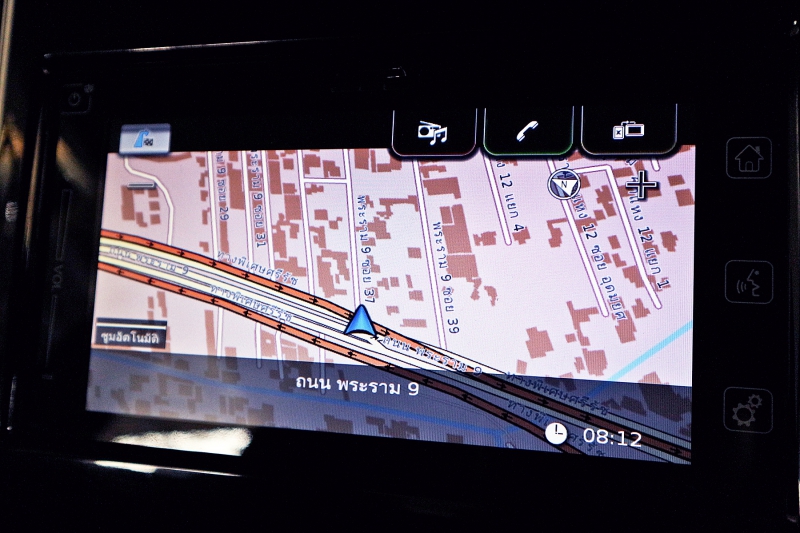Open the music media tab
Viewport: 800px width, 533px height.
click(433, 131)
